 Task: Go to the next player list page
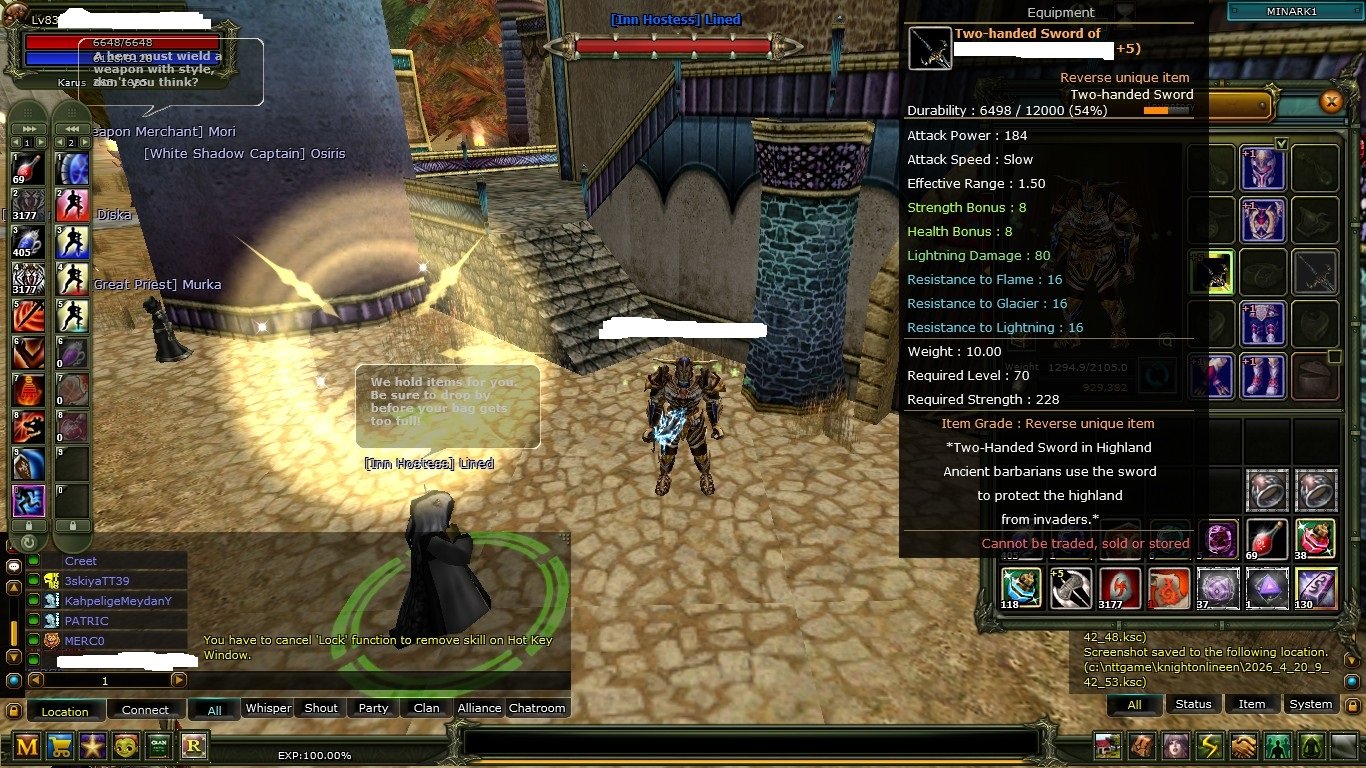(178, 680)
